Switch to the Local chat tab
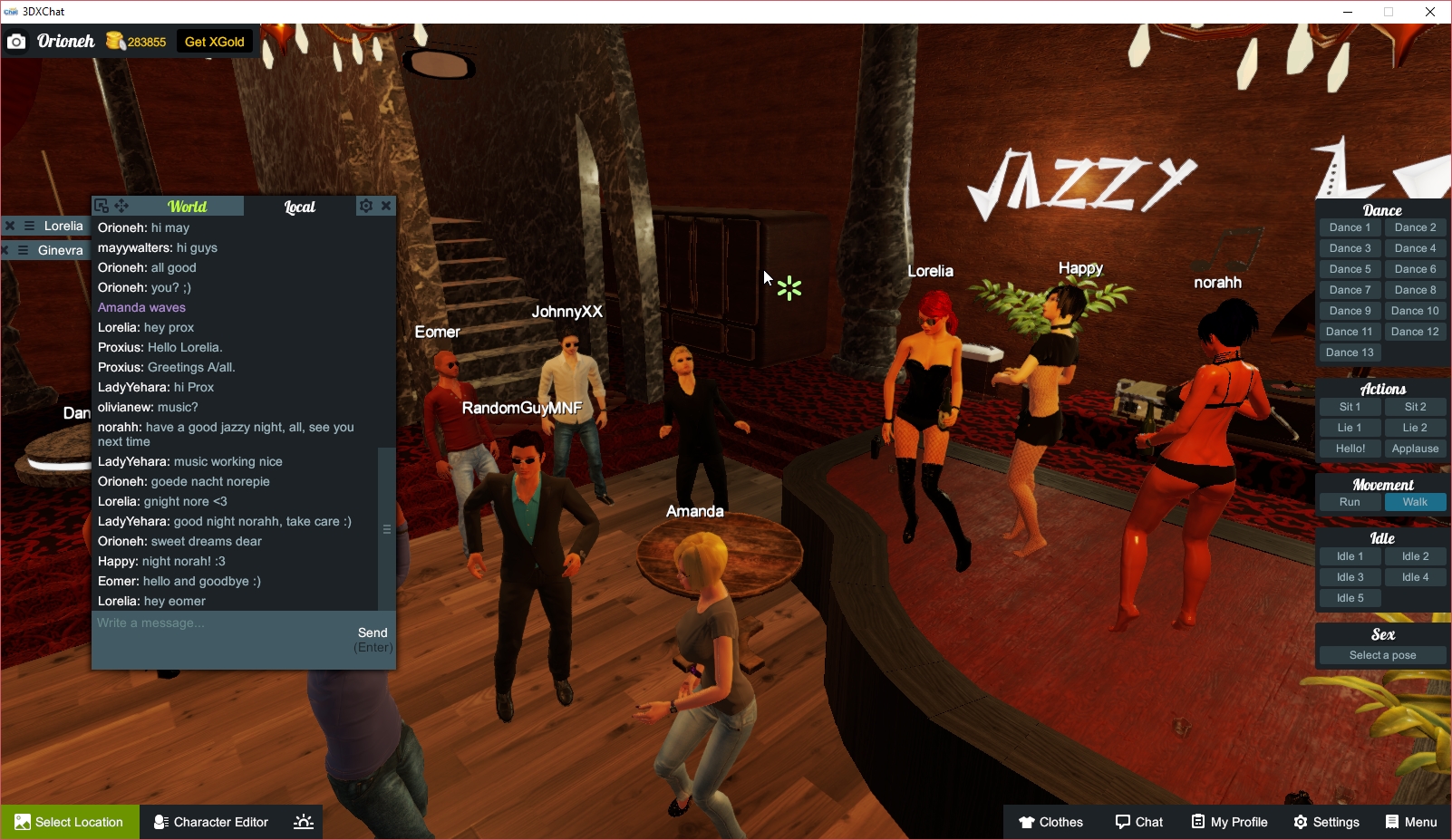Image resolution: width=1452 pixels, height=840 pixels. (x=299, y=206)
